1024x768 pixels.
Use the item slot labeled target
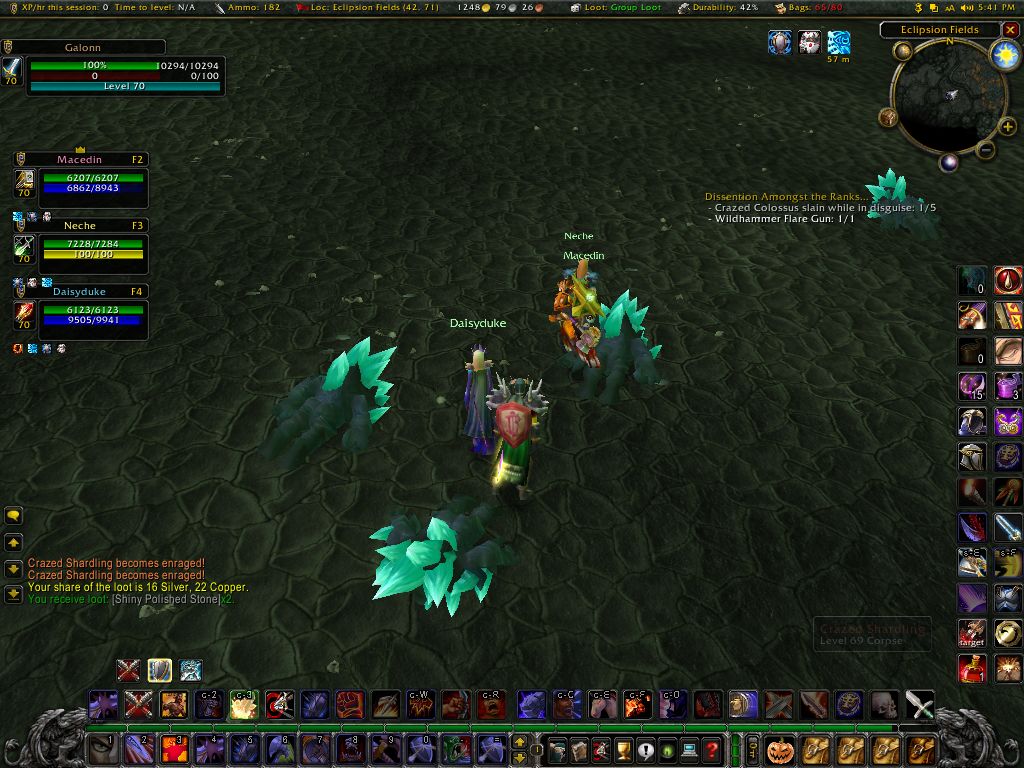point(971,633)
